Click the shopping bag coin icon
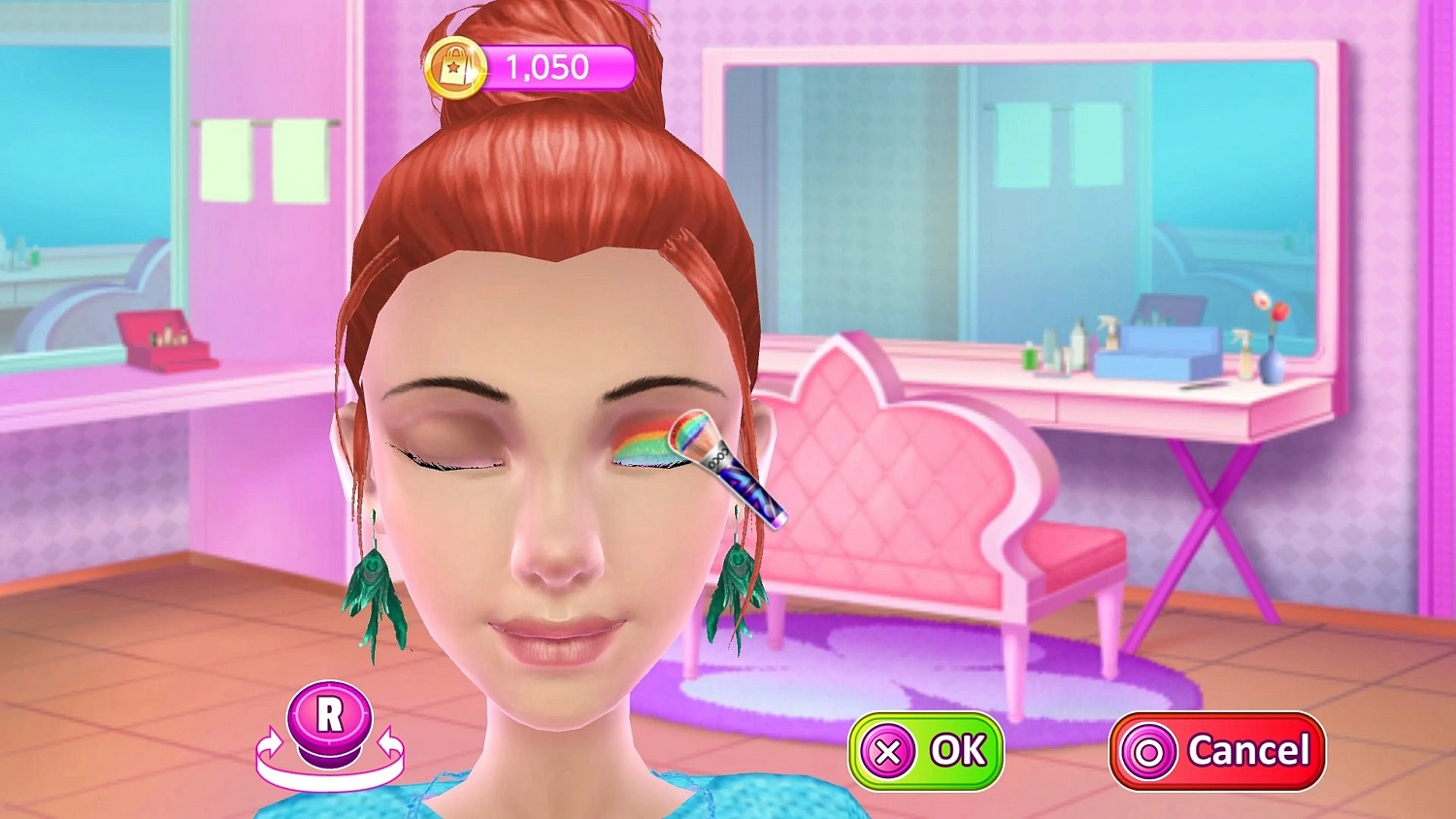Viewport: 1456px width, 819px height. (456, 65)
